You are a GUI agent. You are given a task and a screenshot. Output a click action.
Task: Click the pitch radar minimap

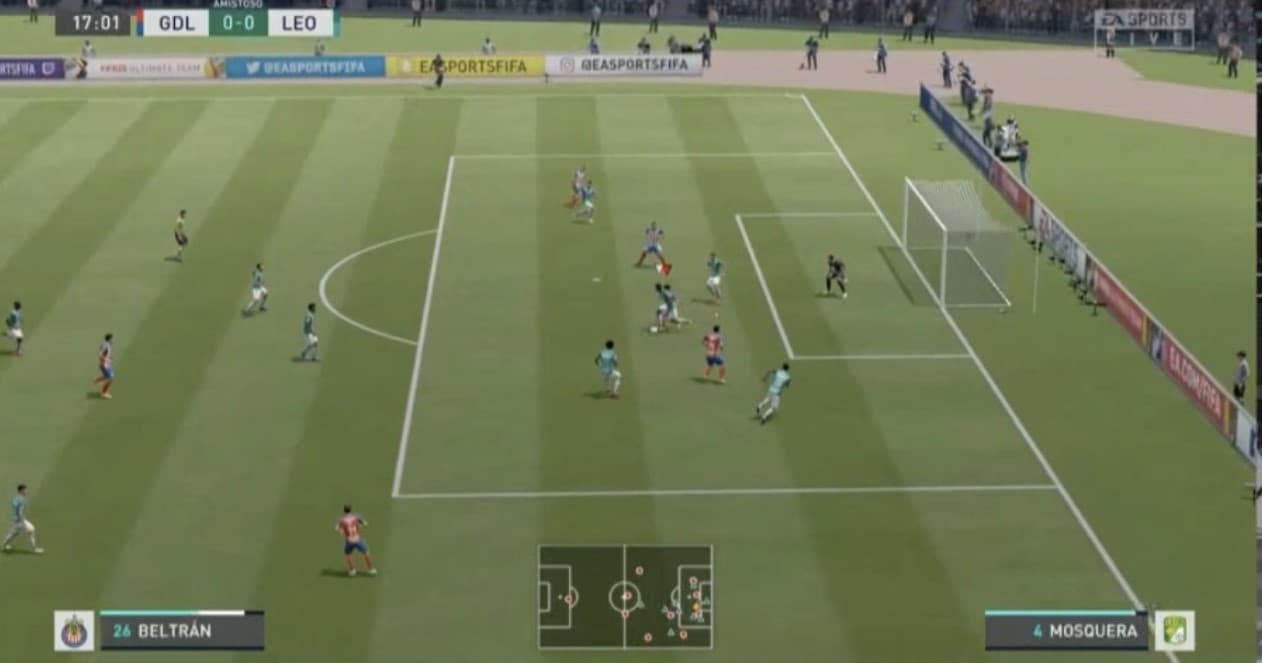pos(625,597)
